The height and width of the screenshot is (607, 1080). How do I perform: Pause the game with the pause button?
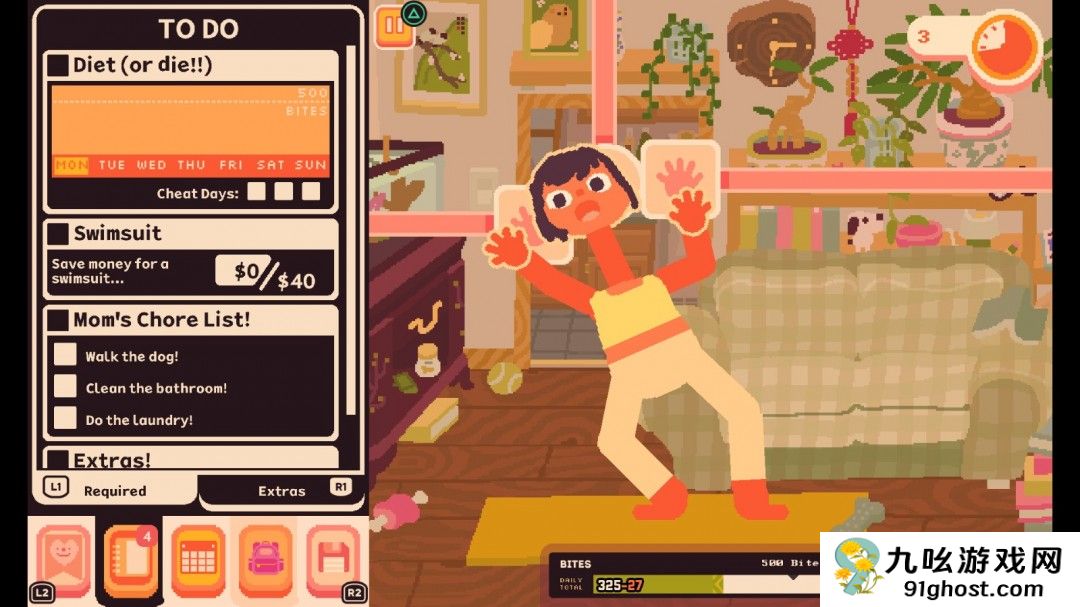(393, 29)
